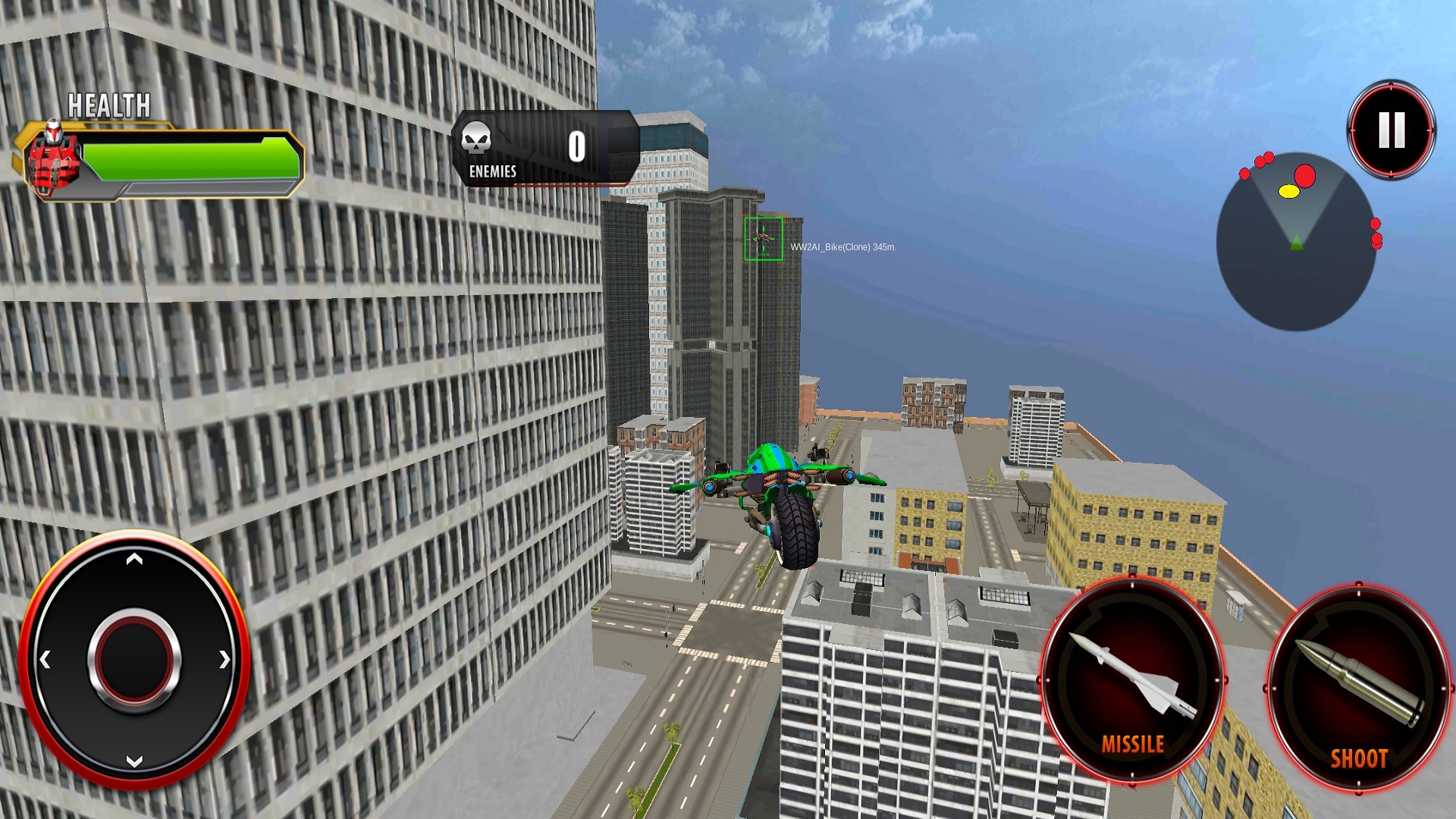Click the green HEALTH bar
Viewport: 1456px width, 819px height.
click(x=190, y=158)
